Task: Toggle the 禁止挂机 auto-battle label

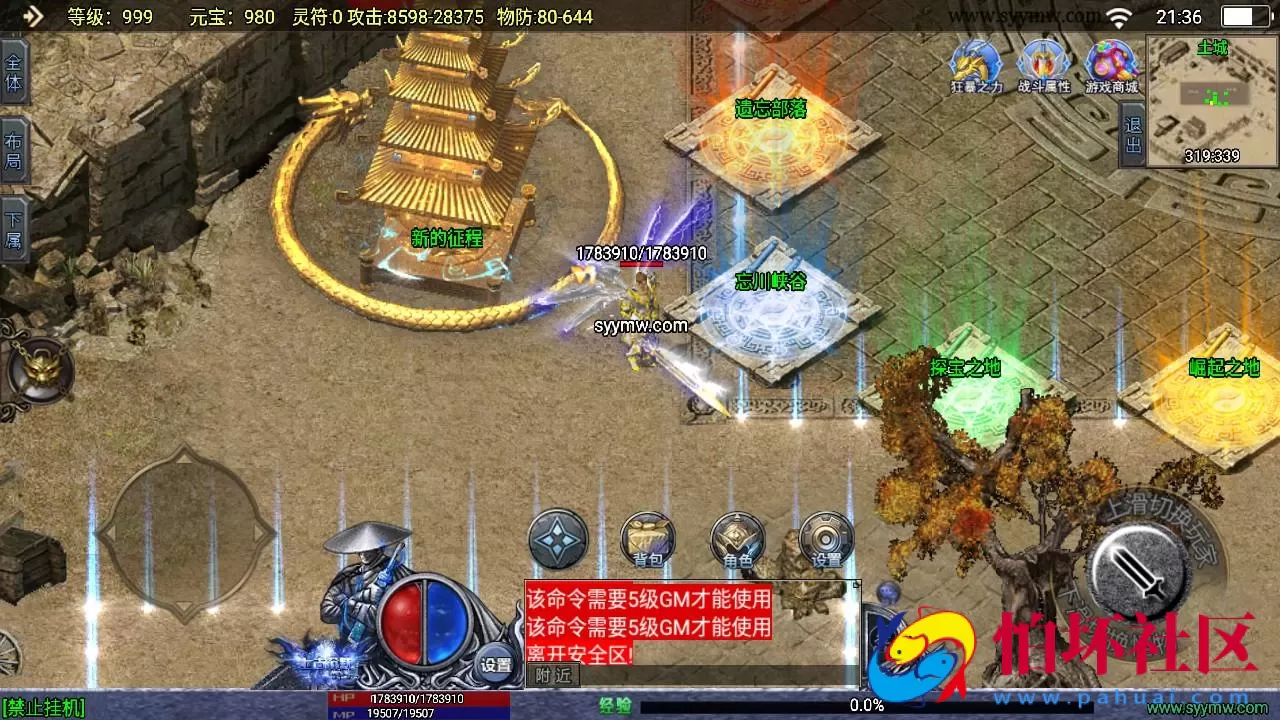Action: tap(44, 708)
